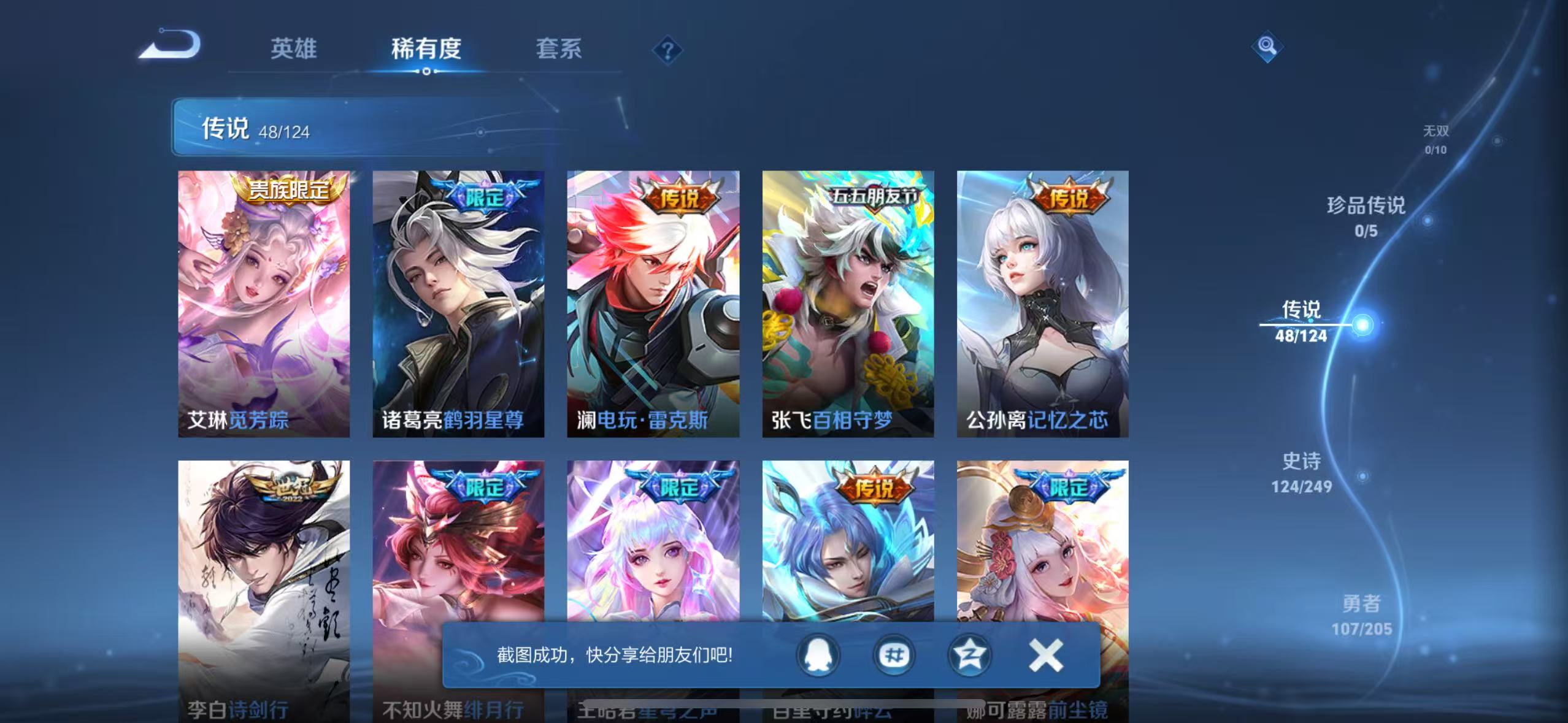The width and height of the screenshot is (1568, 723).
Task: Stay on the 稀有度 tab
Action: [427, 49]
